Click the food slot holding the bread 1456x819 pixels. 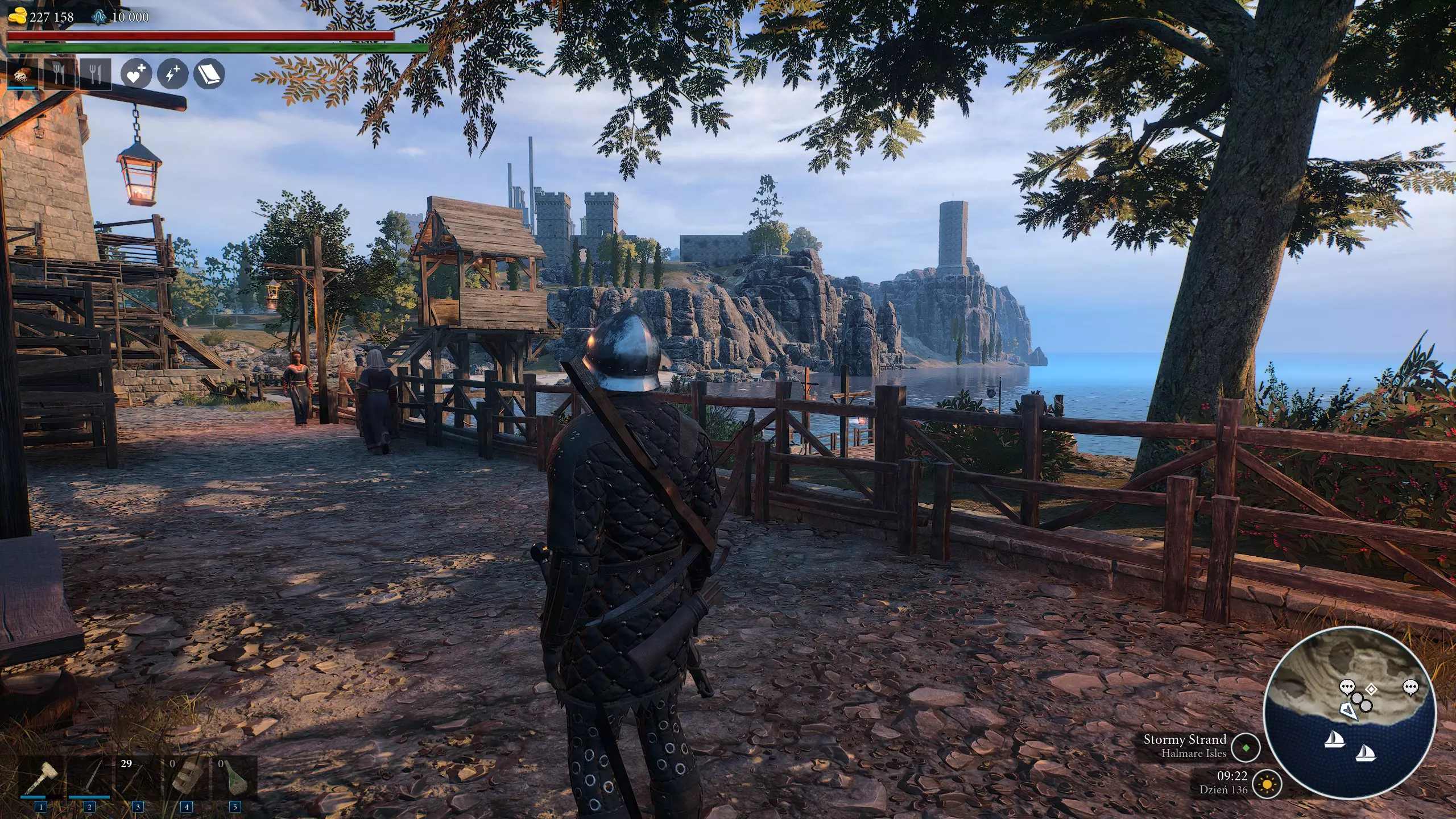[x=22, y=75]
